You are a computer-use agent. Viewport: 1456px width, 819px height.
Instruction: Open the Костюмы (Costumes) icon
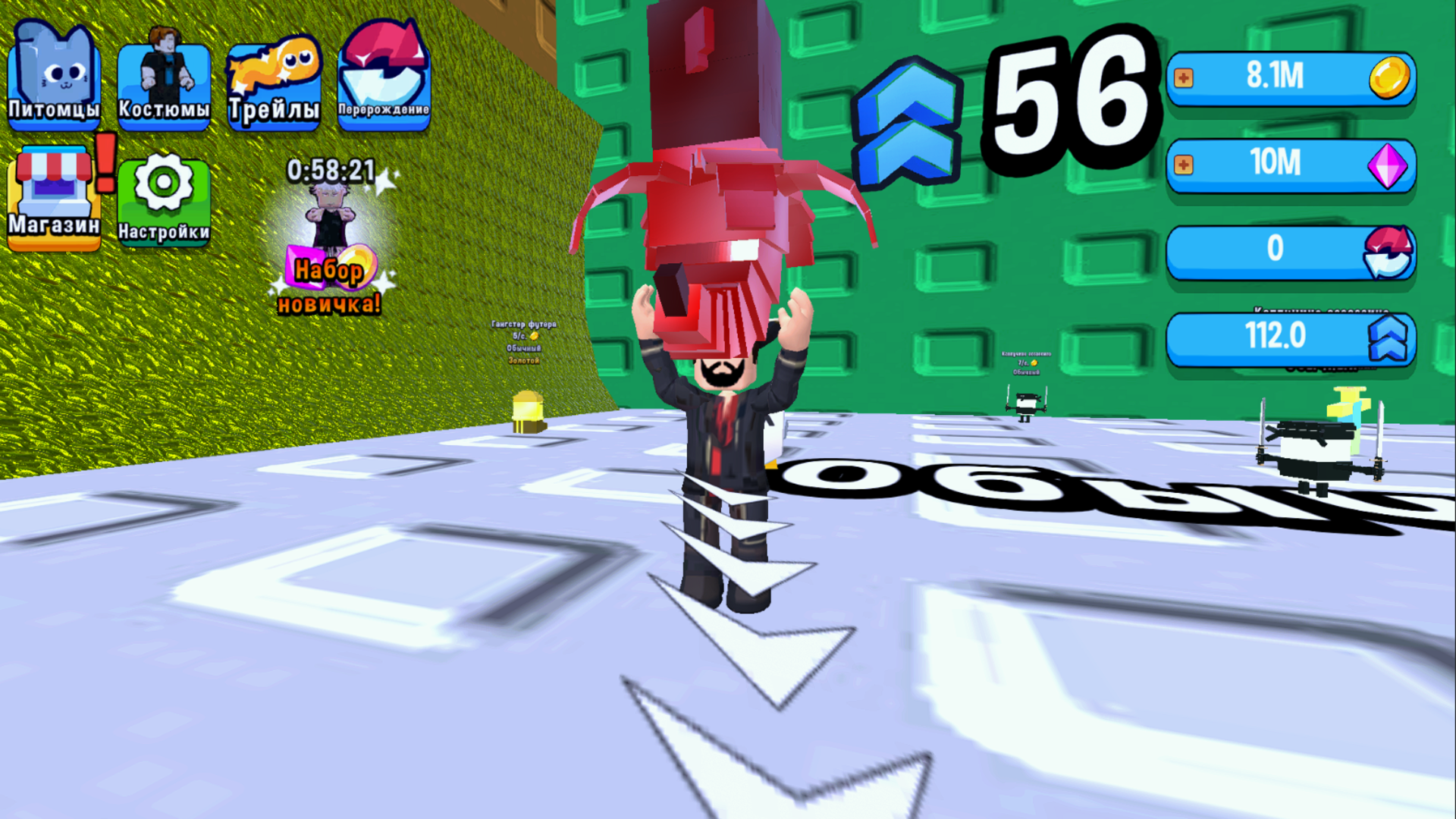pyautogui.click(x=164, y=72)
